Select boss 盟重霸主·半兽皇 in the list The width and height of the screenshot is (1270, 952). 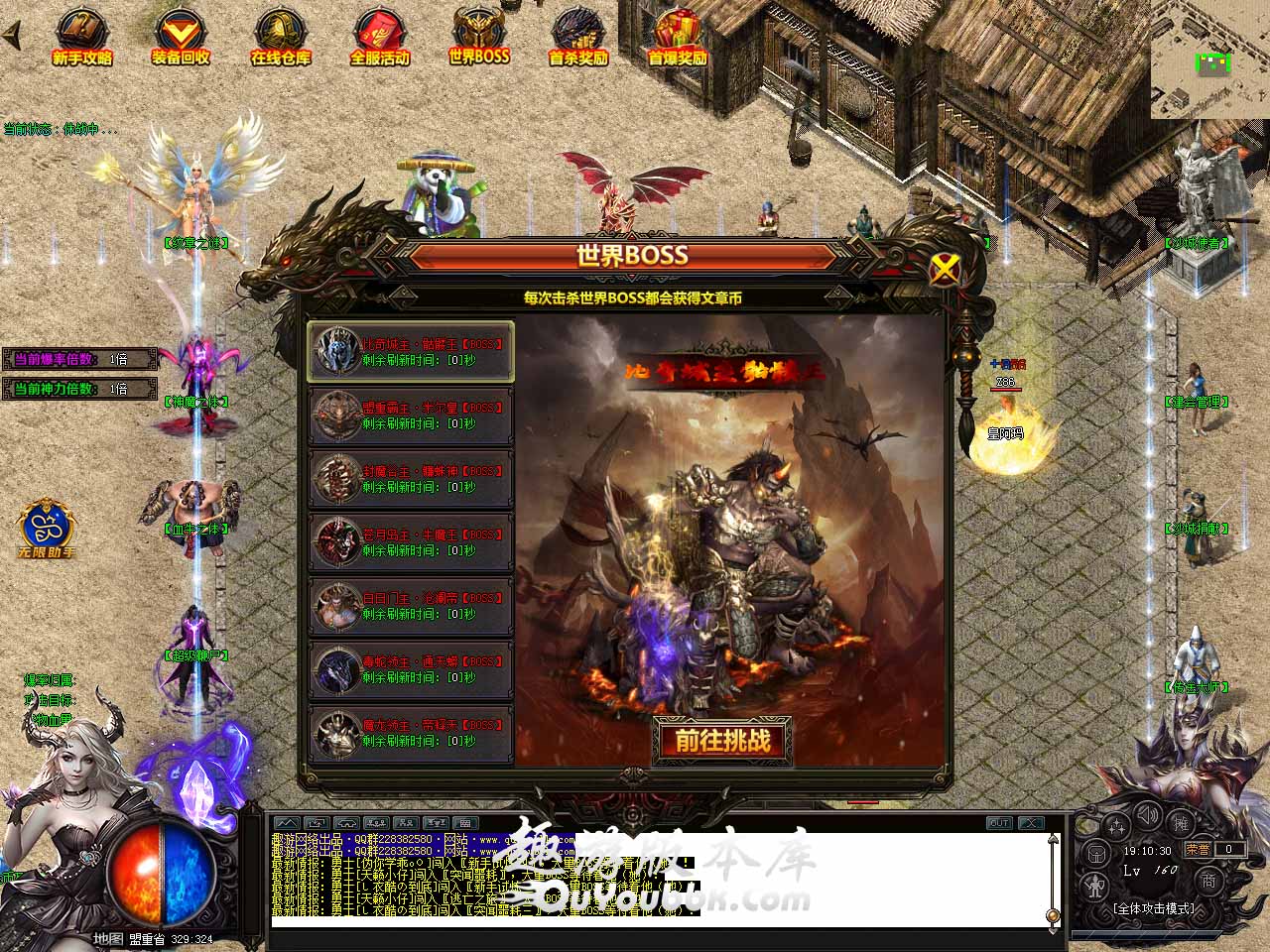click(411, 416)
